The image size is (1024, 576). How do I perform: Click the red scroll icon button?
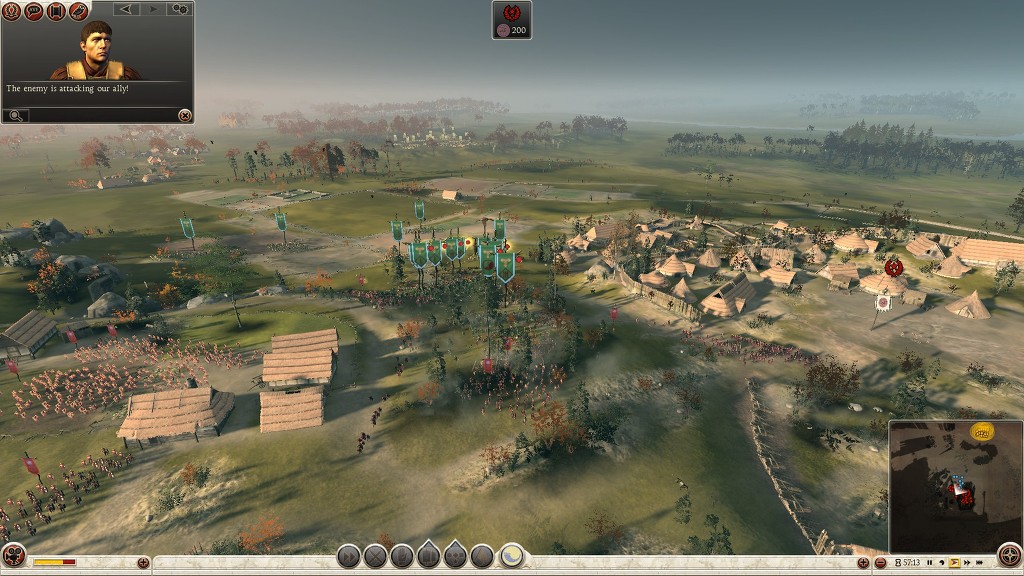pyautogui.click(x=56, y=11)
